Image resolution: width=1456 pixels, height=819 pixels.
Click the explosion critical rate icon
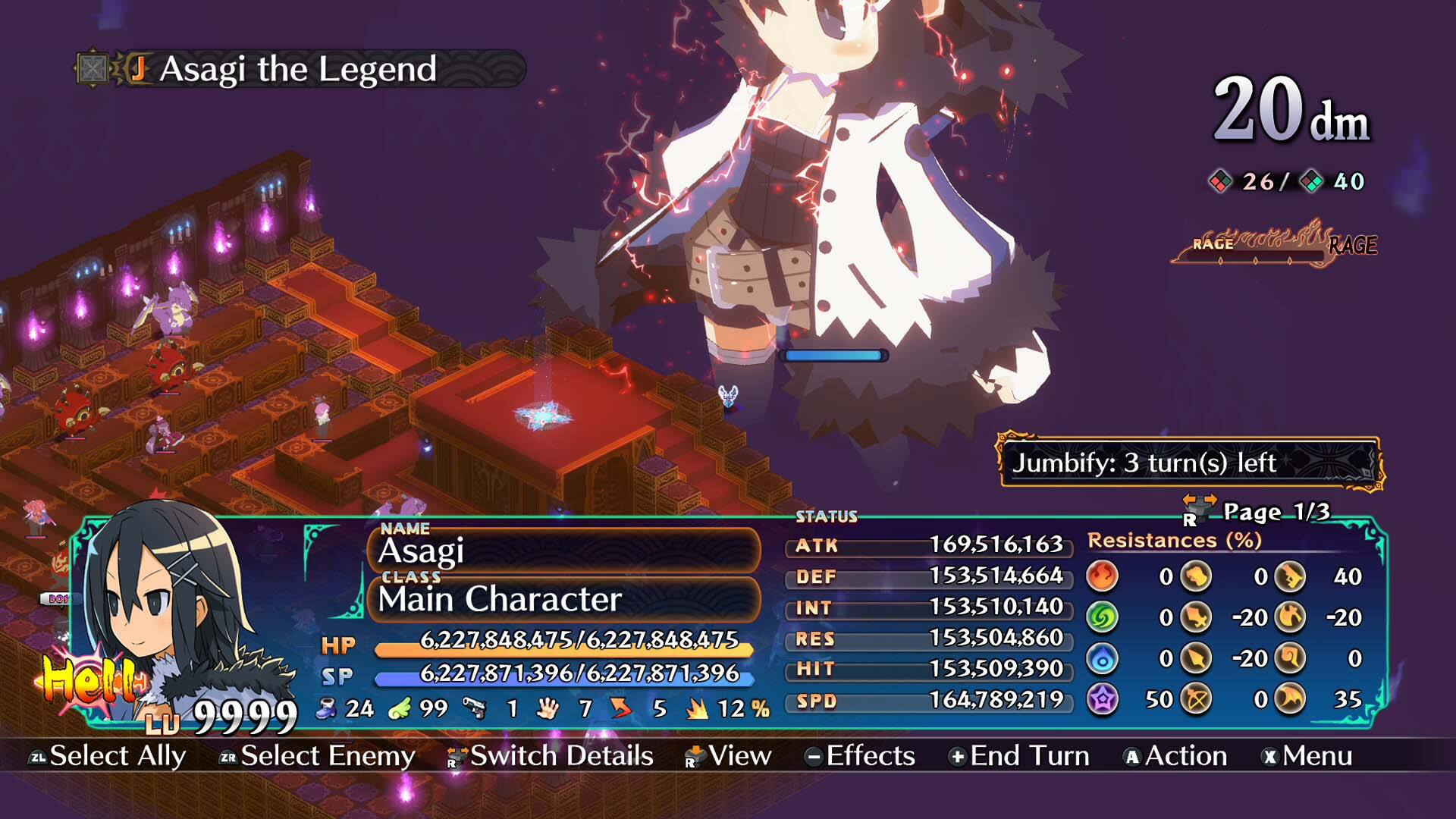pos(695,708)
